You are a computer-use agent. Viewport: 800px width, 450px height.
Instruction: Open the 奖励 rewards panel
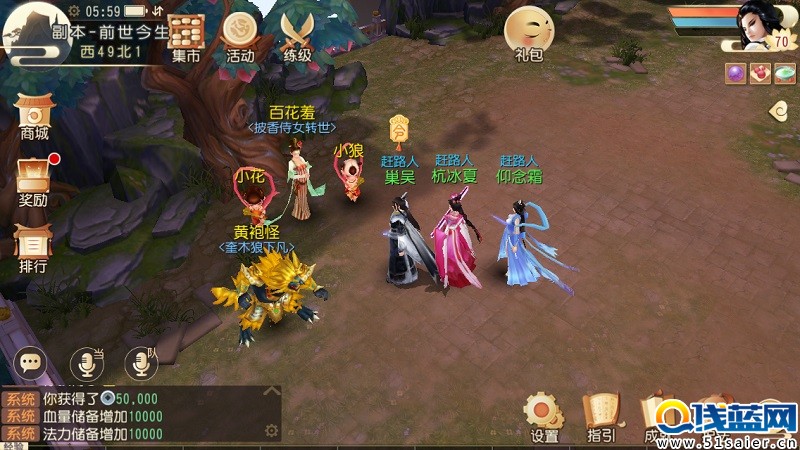pos(34,180)
